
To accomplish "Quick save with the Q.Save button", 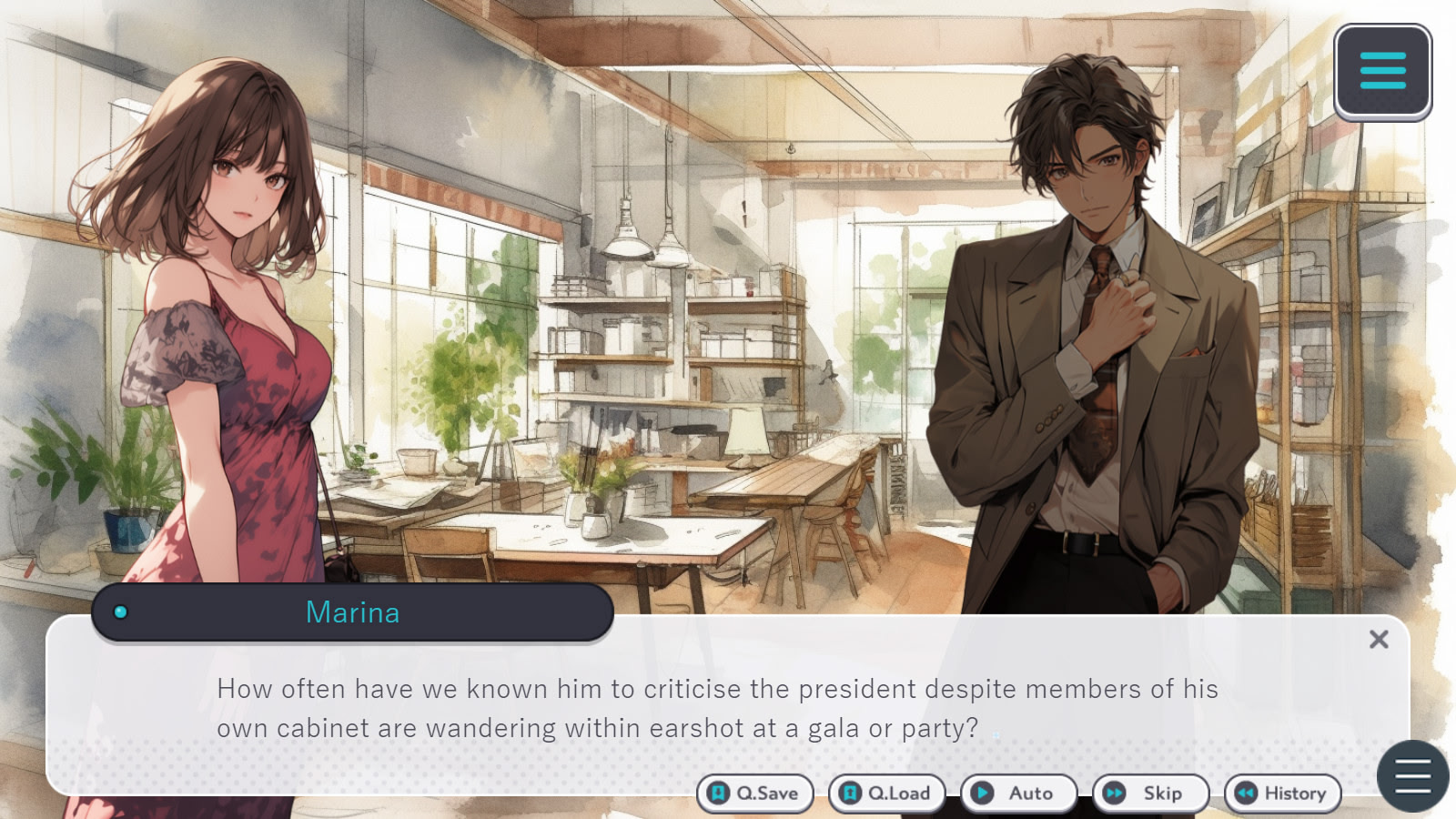I will (x=754, y=794).
